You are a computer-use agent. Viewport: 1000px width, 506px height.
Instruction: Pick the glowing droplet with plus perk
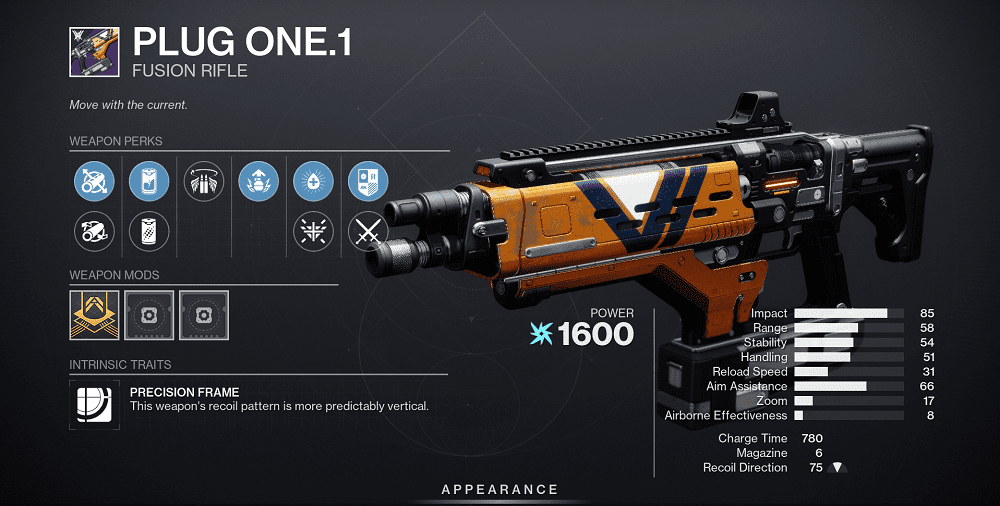tap(313, 181)
